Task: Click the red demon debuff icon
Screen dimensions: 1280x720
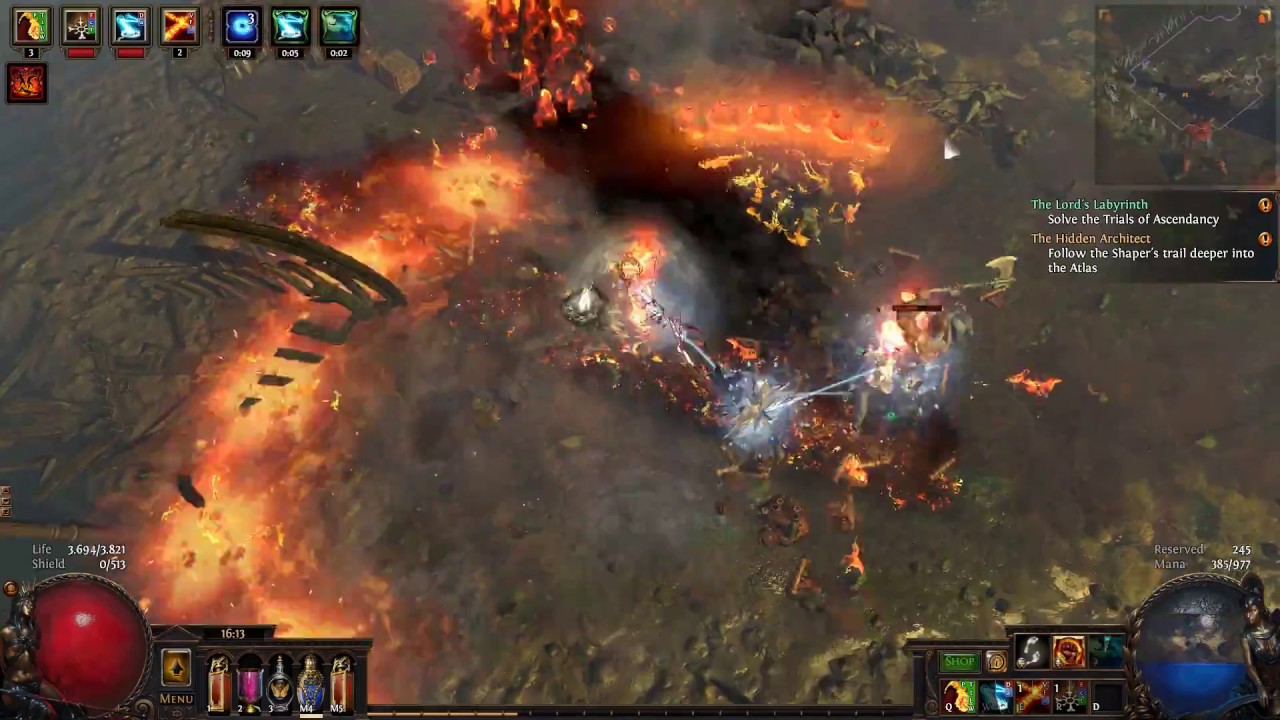Action: point(27,82)
